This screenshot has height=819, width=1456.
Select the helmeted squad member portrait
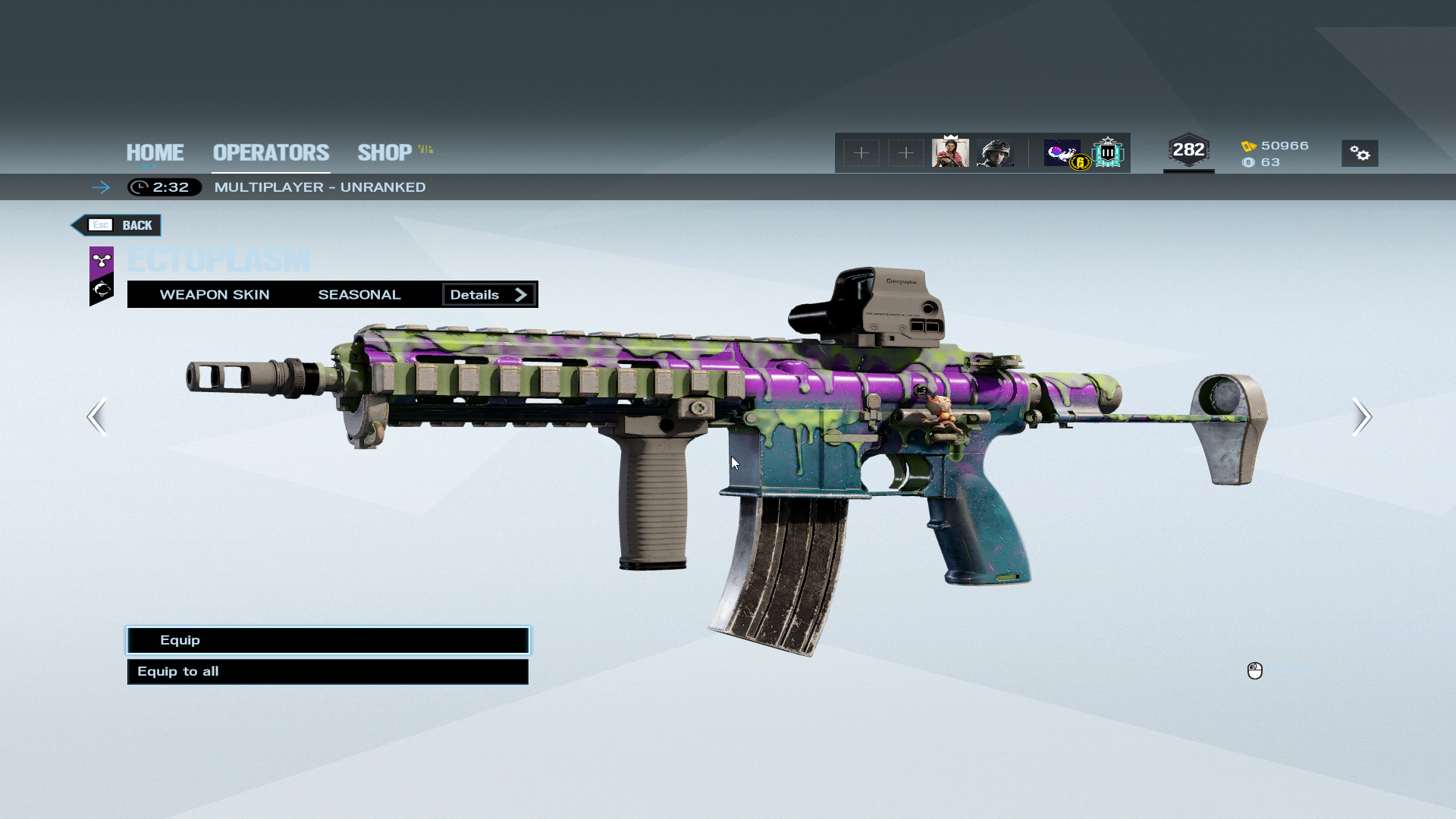[995, 152]
